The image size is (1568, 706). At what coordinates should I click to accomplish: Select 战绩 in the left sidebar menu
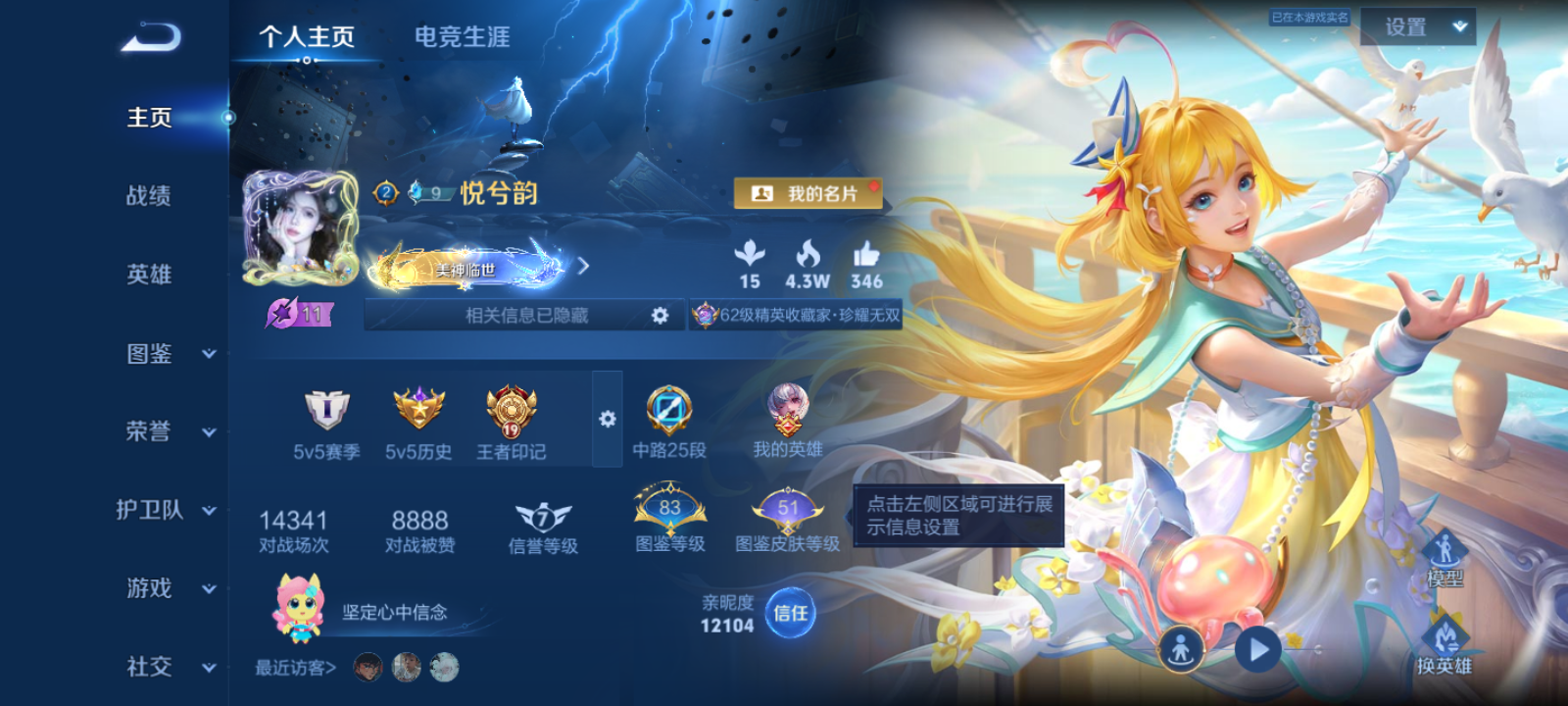(x=147, y=196)
